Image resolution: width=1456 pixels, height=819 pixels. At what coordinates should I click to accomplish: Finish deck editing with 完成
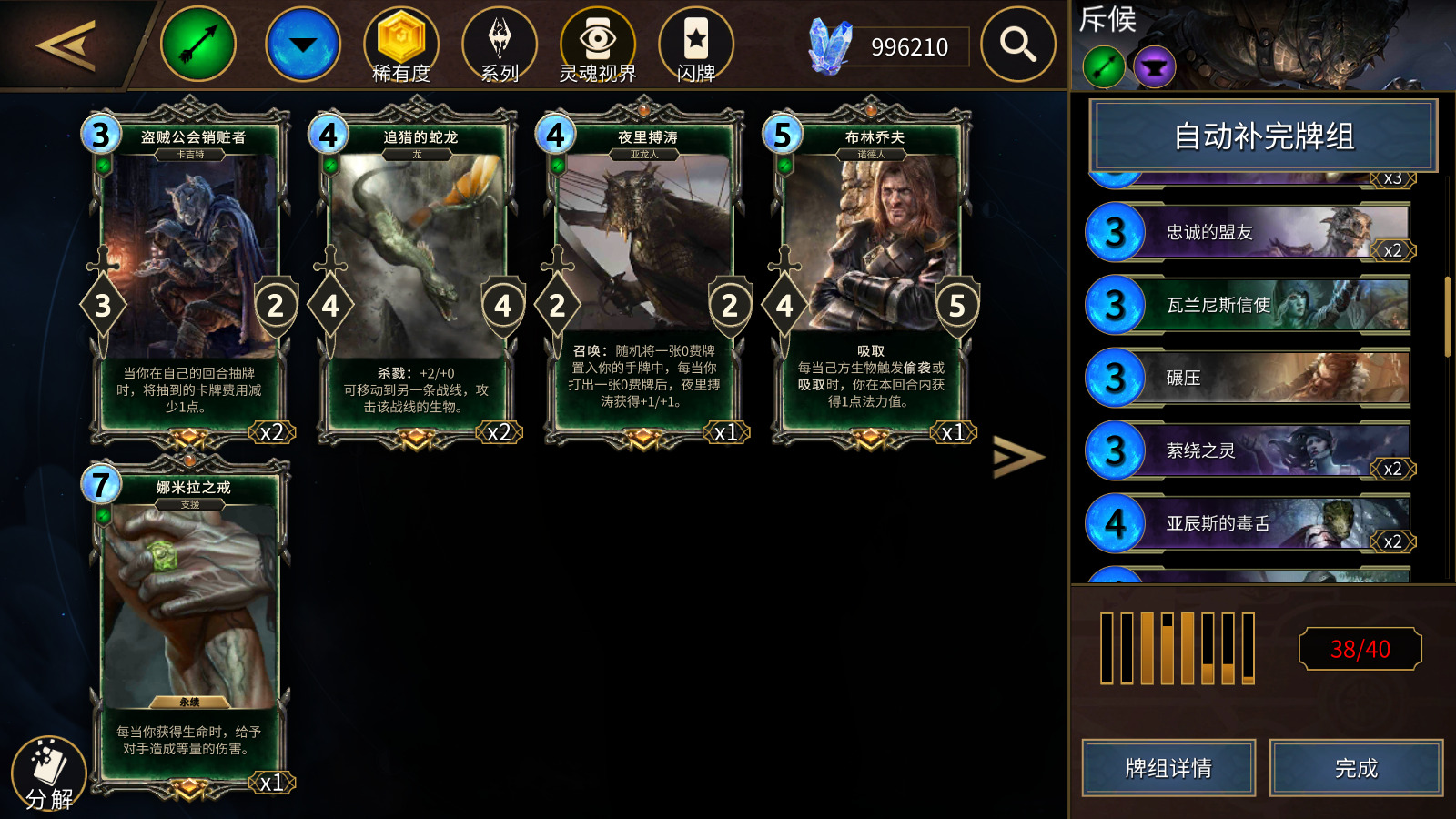1356,768
